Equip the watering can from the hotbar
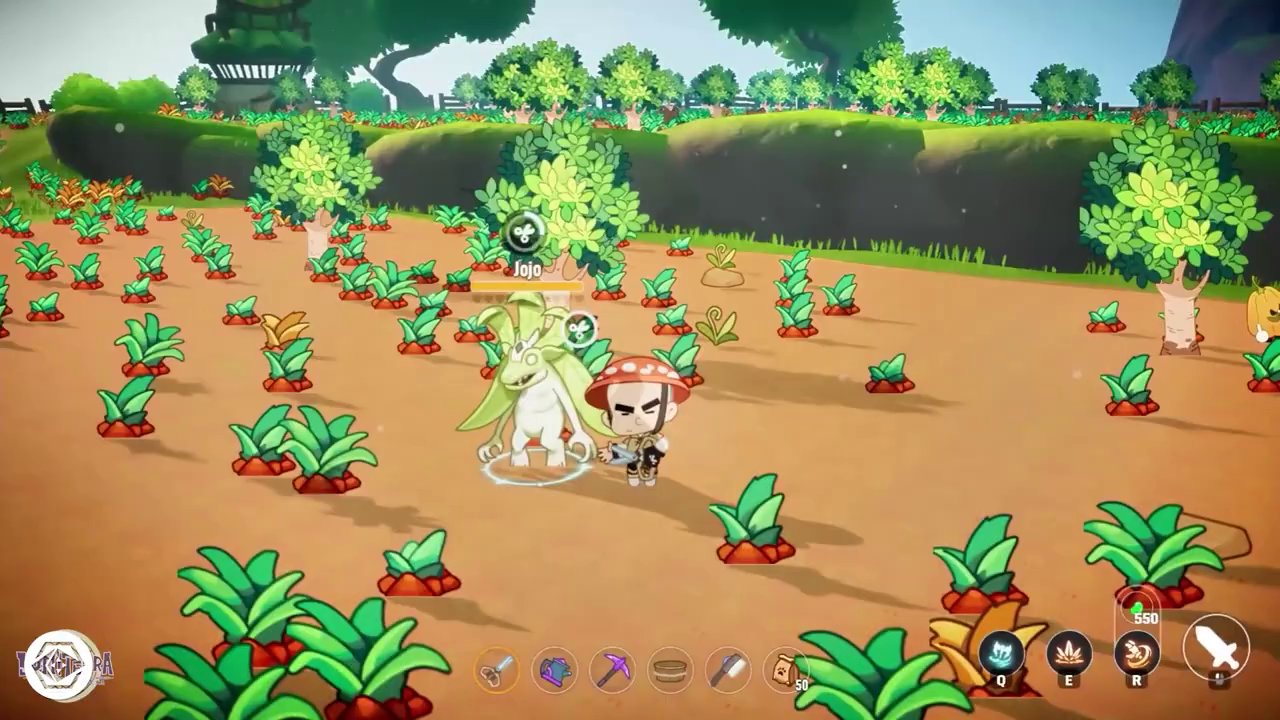Viewport: 1280px width, 720px height. pyautogui.click(x=555, y=670)
